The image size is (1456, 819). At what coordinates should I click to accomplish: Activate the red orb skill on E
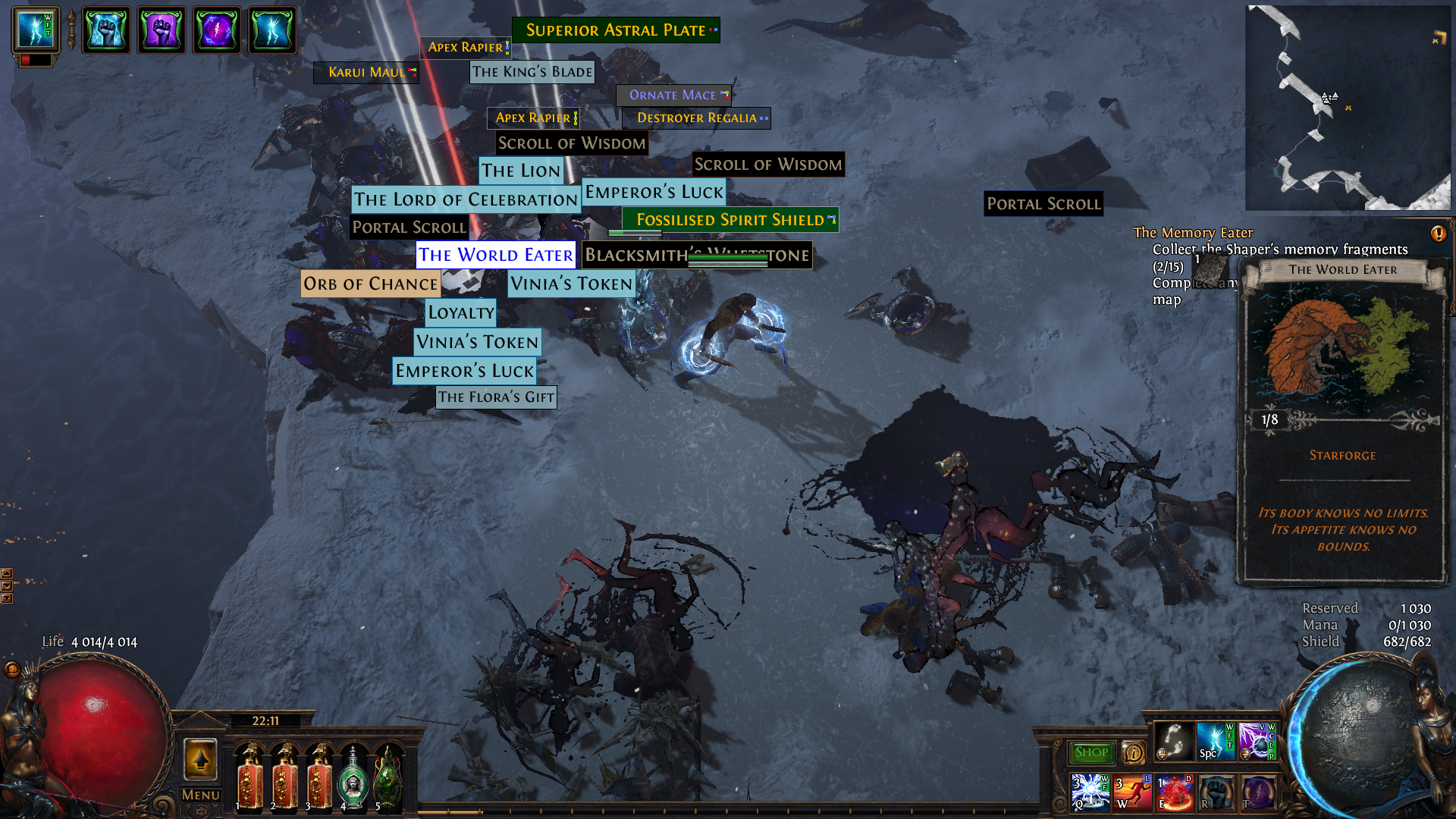pyautogui.click(x=1175, y=792)
